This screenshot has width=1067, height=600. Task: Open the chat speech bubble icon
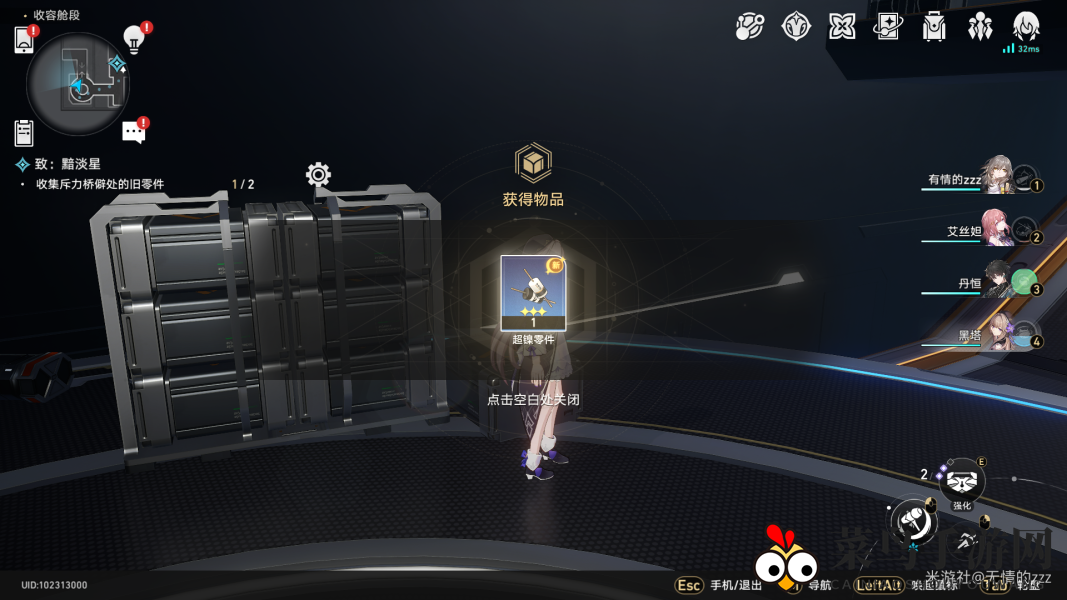(133, 132)
